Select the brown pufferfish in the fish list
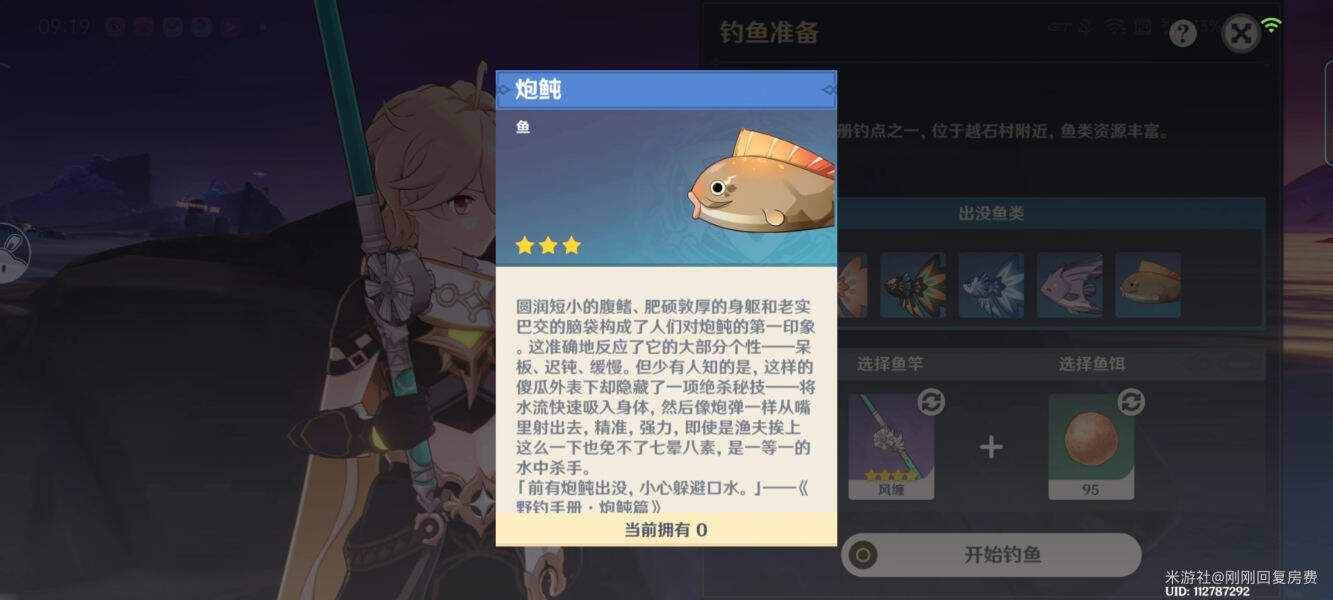Image resolution: width=1333 pixels, height=600 pixels. pos(1148,285)
